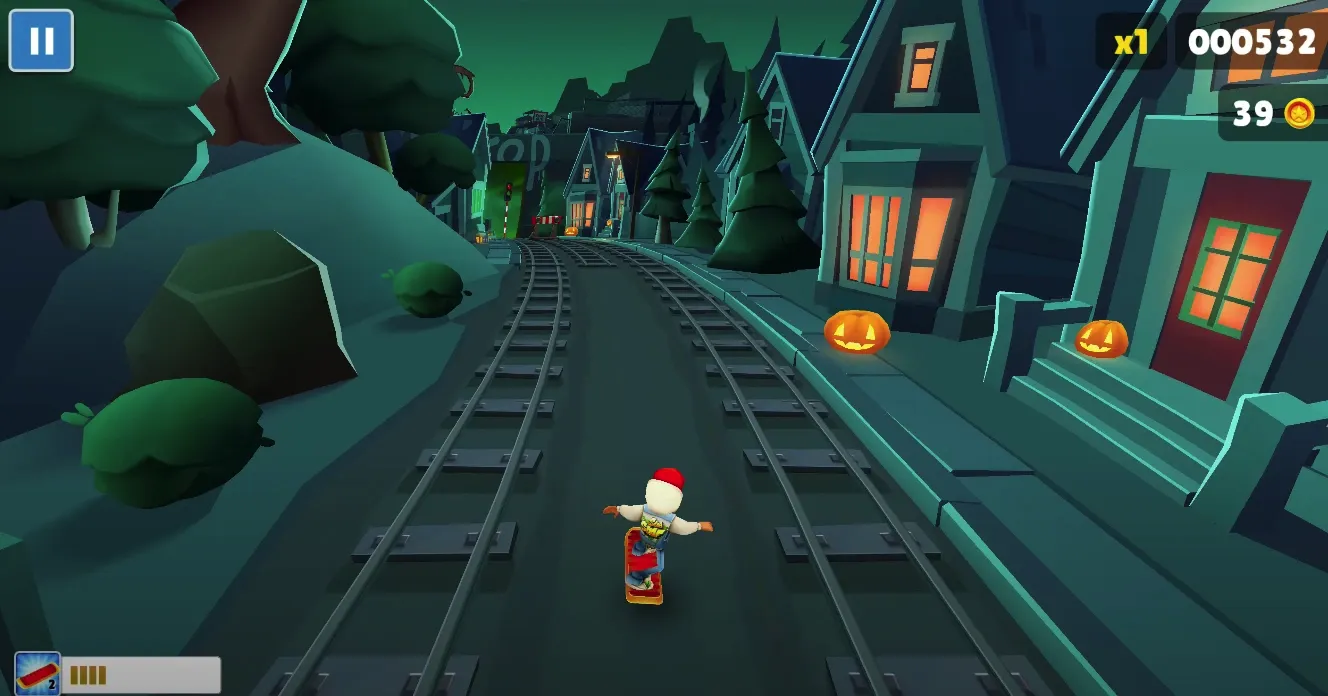1328x696 pixels.
Task: Pause the game with the pause button
Action: (41, 41)
